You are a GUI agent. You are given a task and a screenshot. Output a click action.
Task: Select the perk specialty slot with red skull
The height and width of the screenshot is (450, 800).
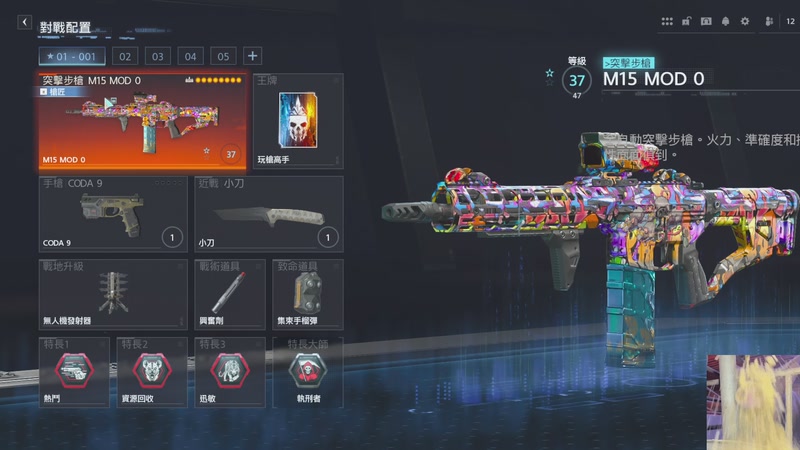pyautogui.click(x=307, y=372)
